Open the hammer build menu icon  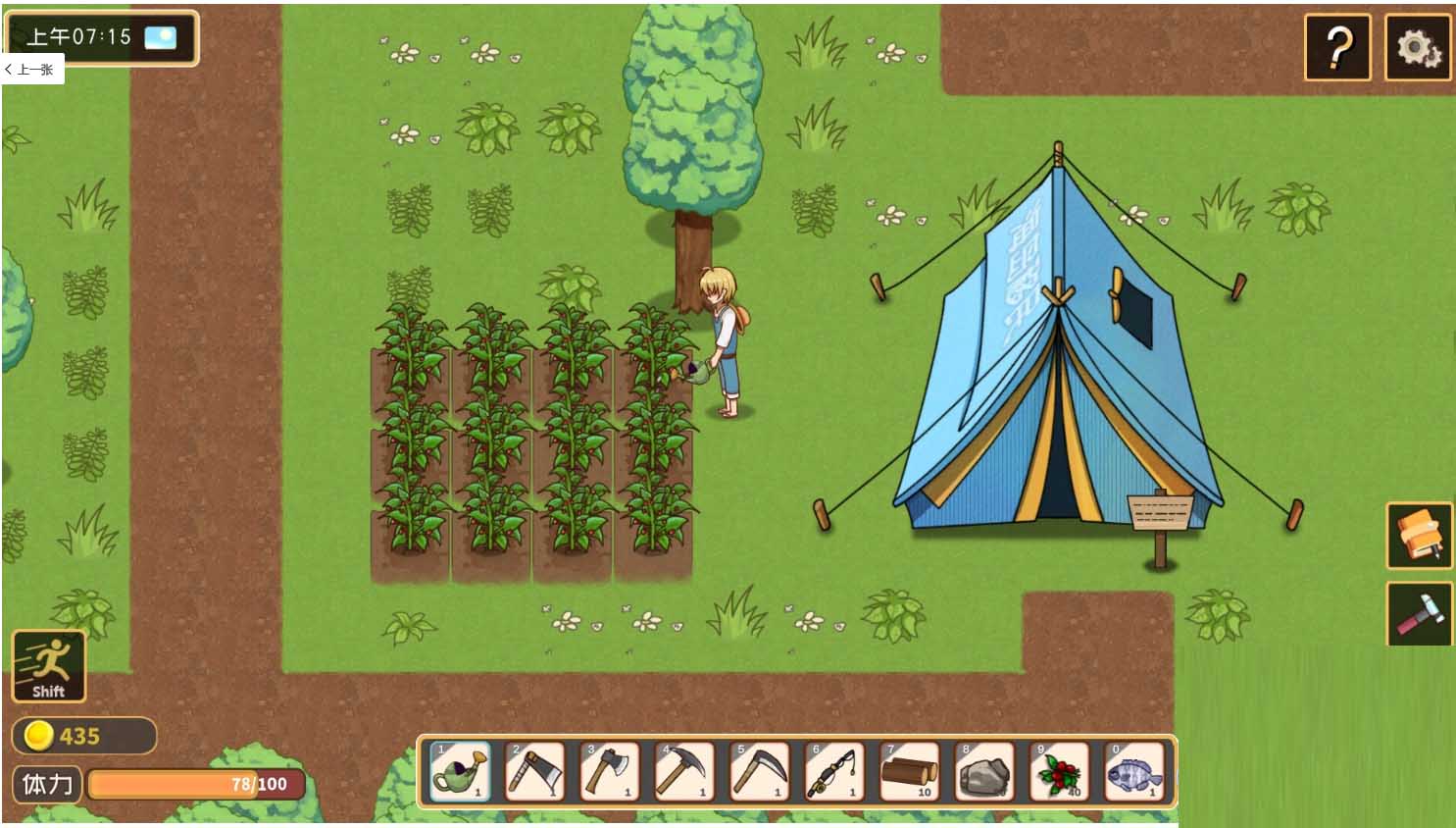(1419, 614)
